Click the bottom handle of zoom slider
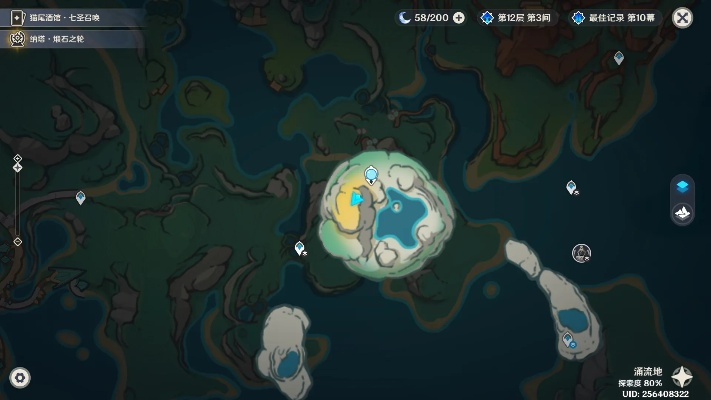 (18, 241)
